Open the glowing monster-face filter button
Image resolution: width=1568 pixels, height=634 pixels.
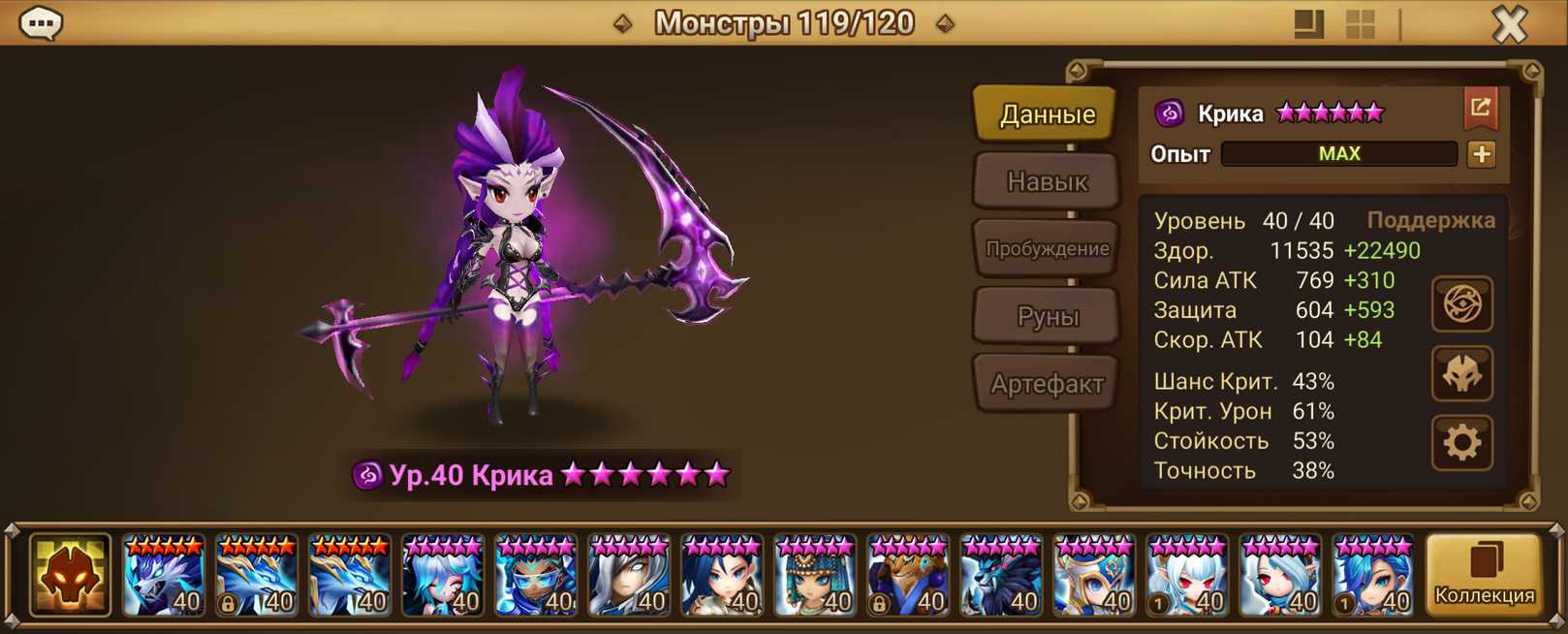coord(70,576)
